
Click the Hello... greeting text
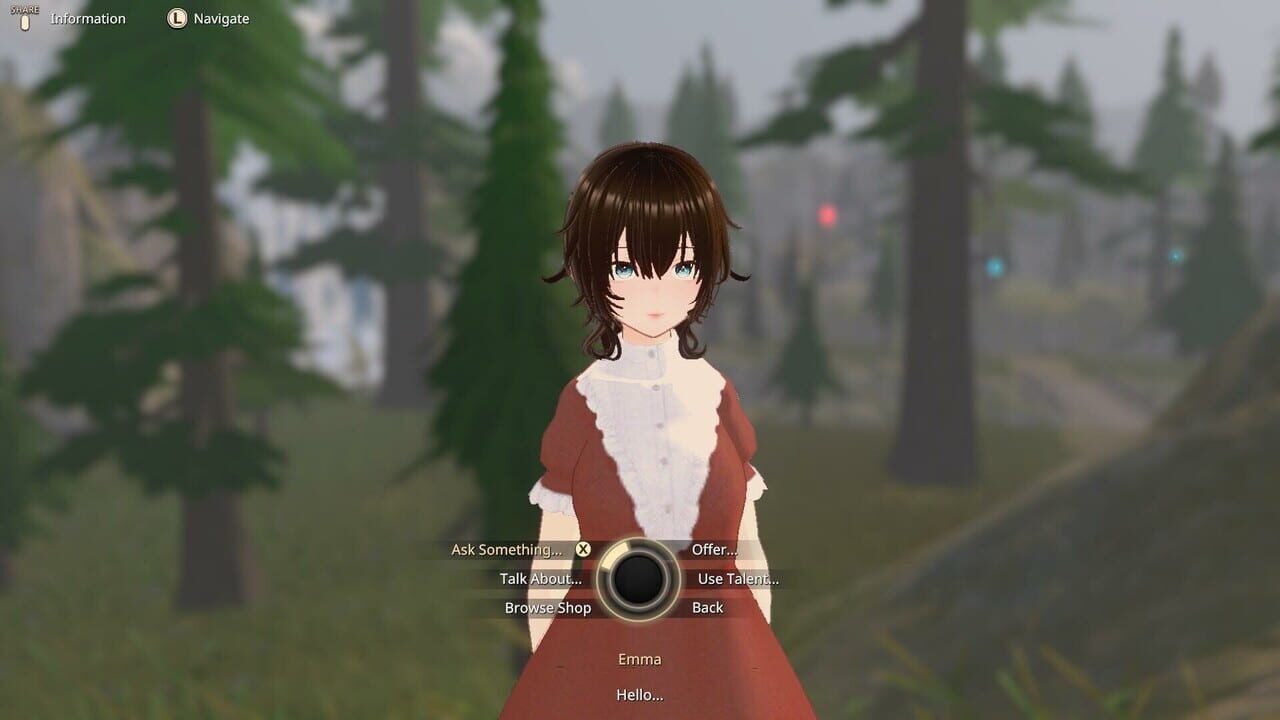pos(639,694)
